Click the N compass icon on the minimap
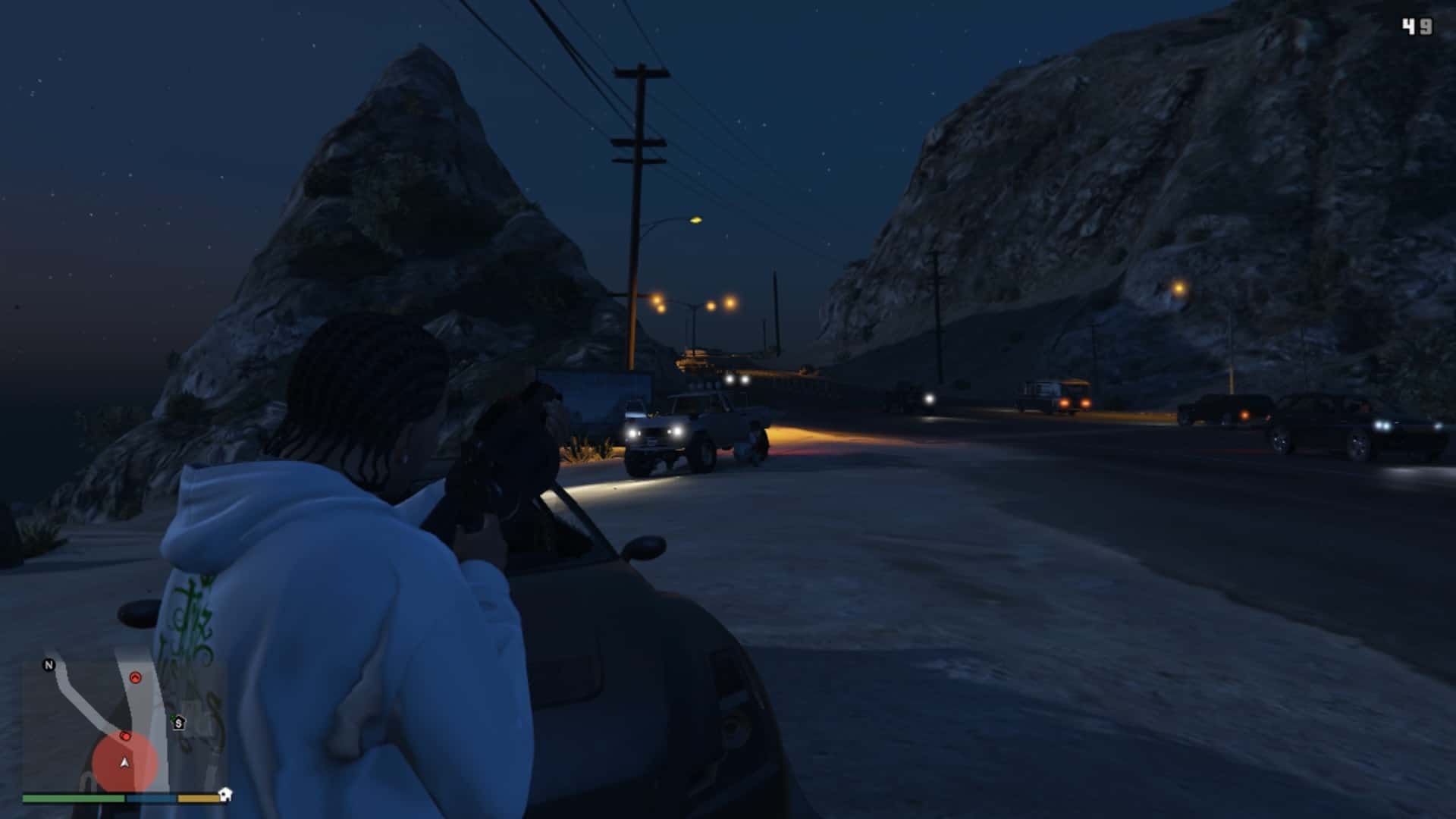Screen dimensions: 1456x819 pos(49,664)
